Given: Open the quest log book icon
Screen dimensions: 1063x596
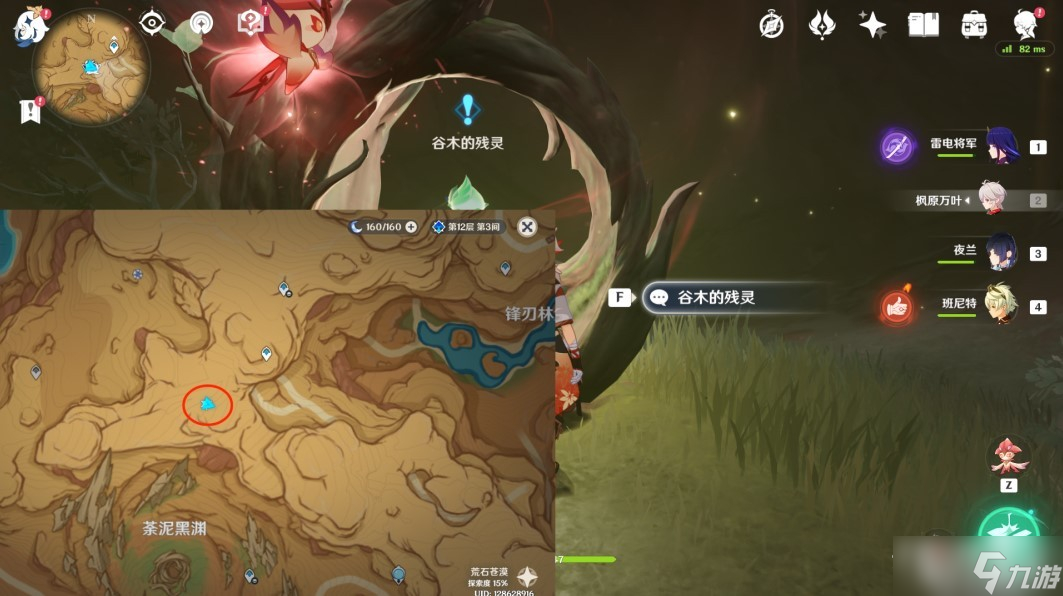Looking at the screenshot, I should 30,111.
